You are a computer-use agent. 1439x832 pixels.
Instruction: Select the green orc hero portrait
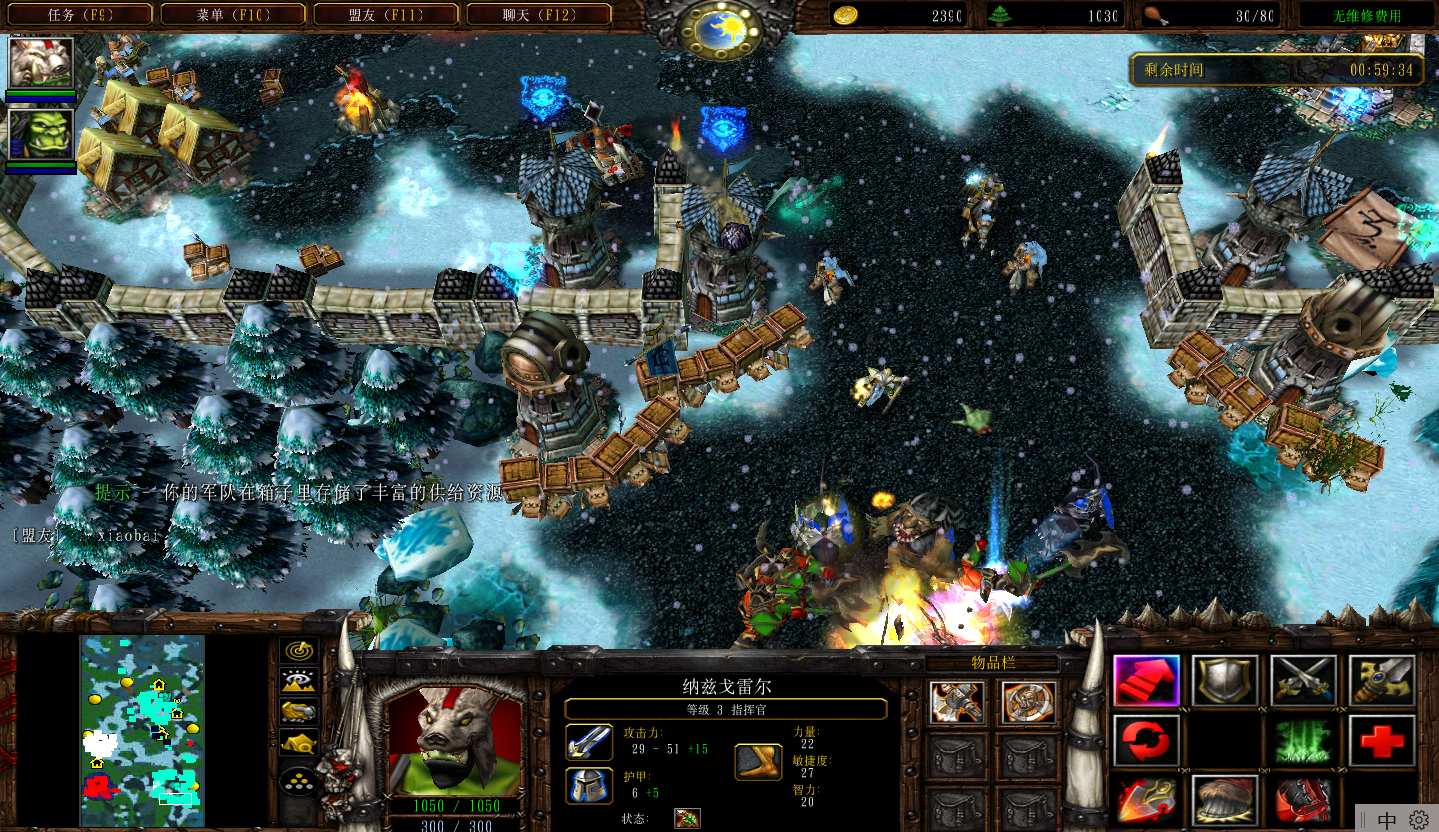41,134
